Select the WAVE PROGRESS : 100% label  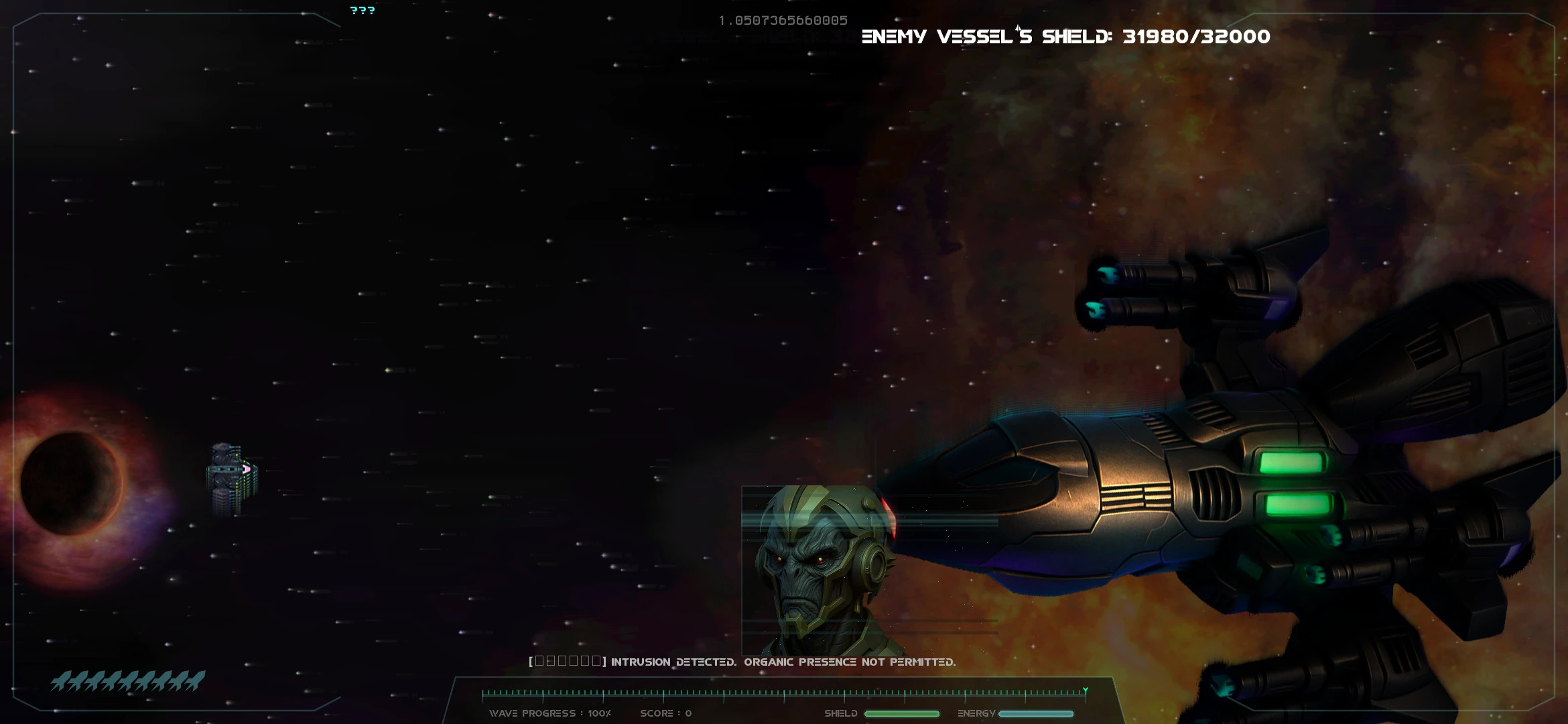click(x=549, y=714)
